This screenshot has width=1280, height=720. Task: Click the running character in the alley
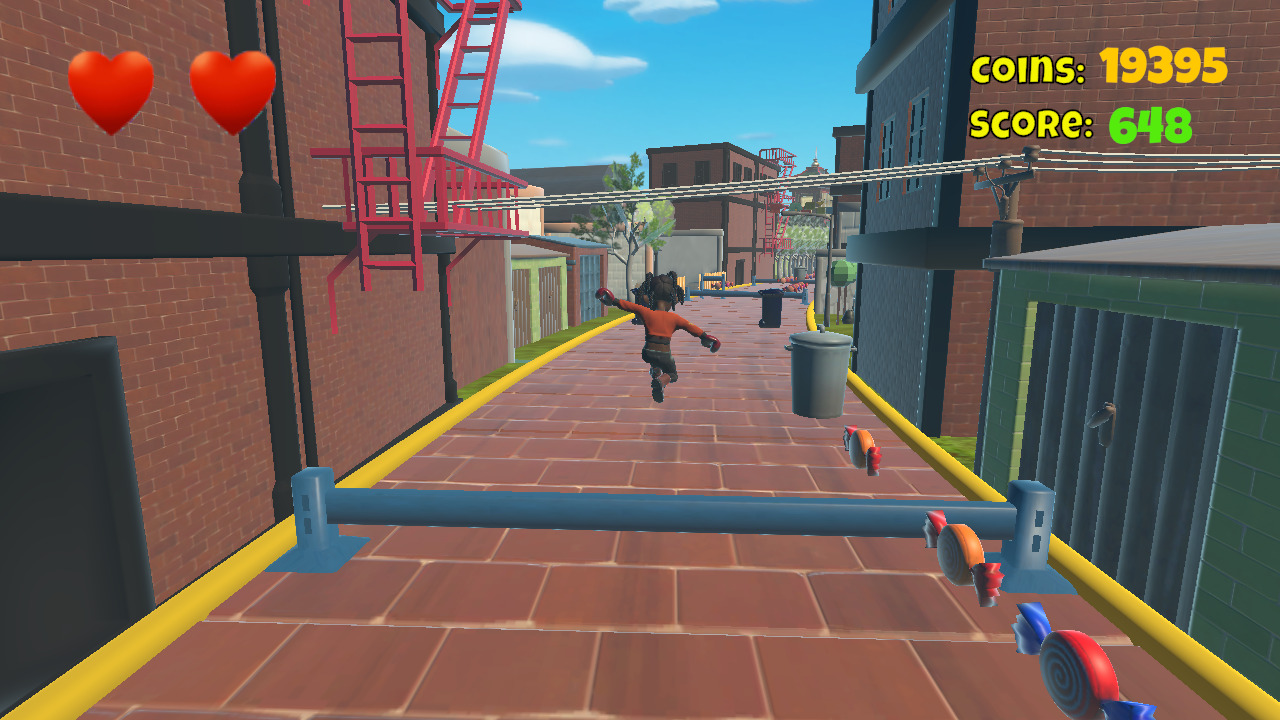coord(660,330)
